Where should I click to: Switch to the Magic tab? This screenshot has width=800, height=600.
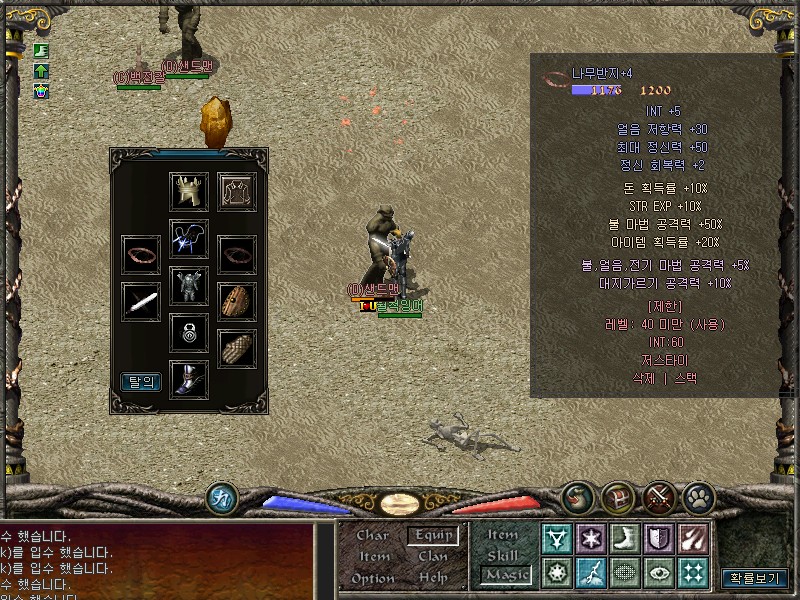pyautogui.click(x=505, y=575)
